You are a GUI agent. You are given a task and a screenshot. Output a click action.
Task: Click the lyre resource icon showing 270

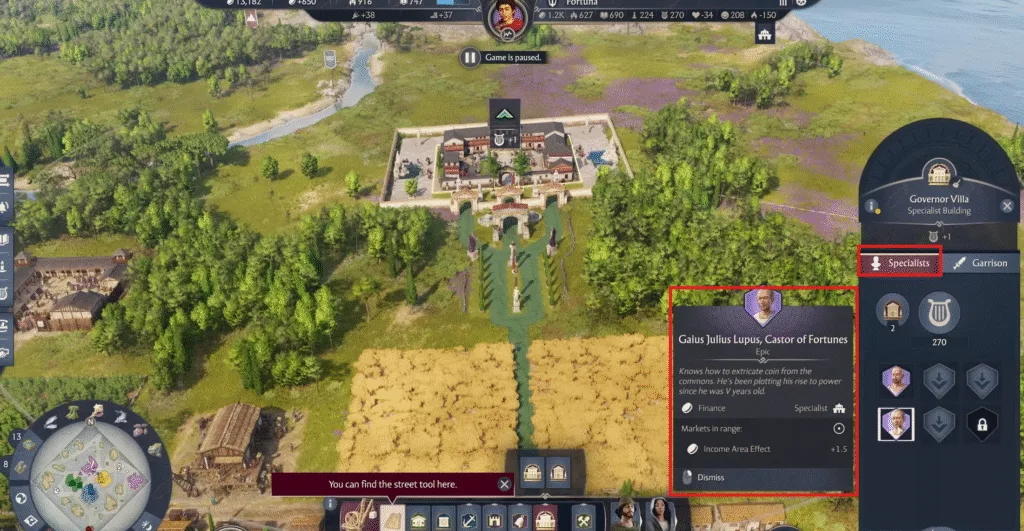click(x=939, y=313)
